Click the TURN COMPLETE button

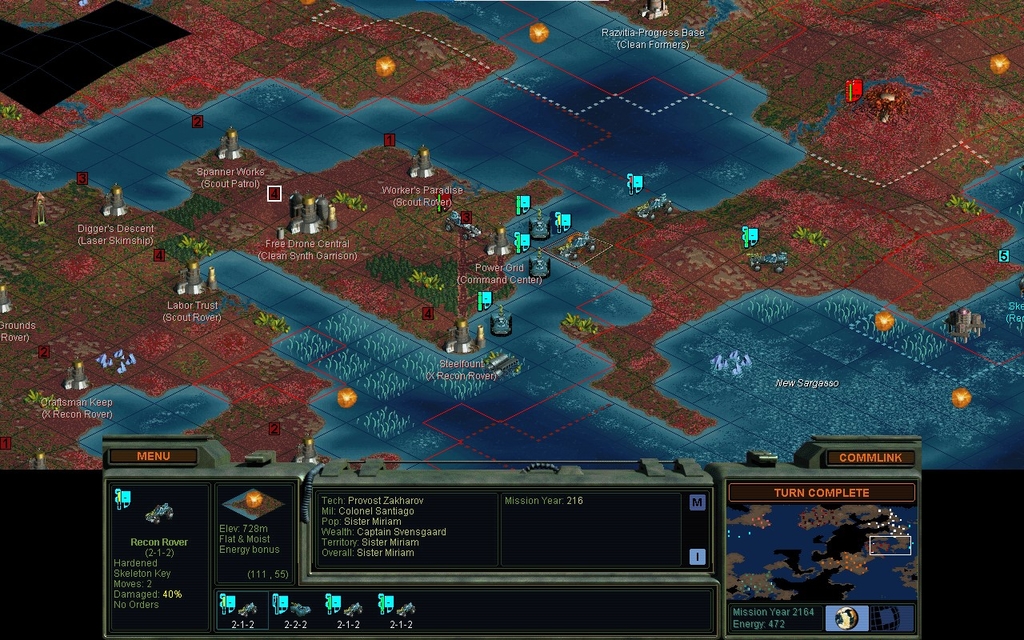(820, 493)
